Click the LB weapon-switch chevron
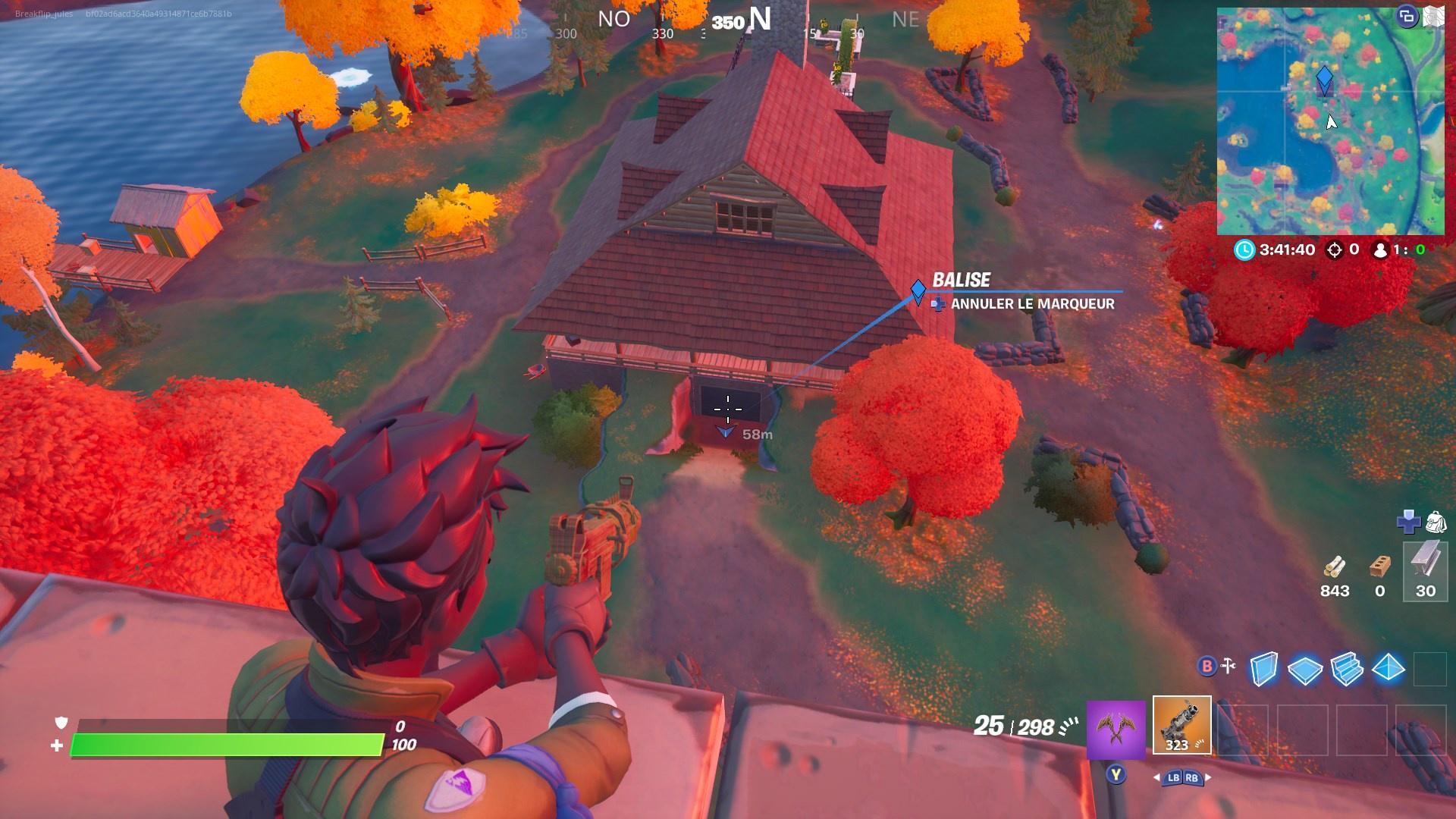The image size is (1456, 819). 1174,777
